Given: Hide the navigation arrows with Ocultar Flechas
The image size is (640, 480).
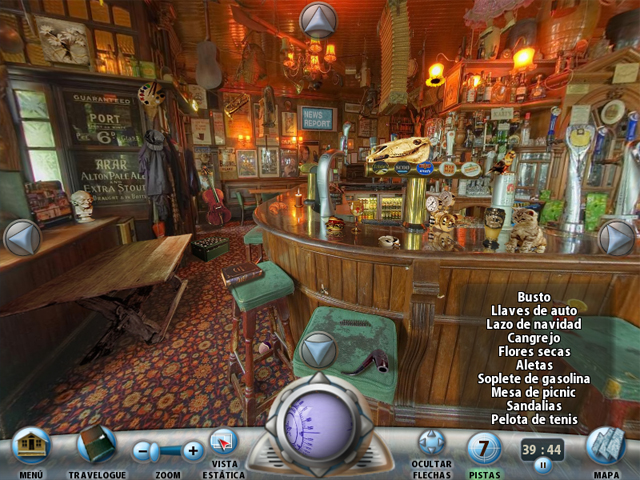Looking at the screenshot, I should point(431,443).
